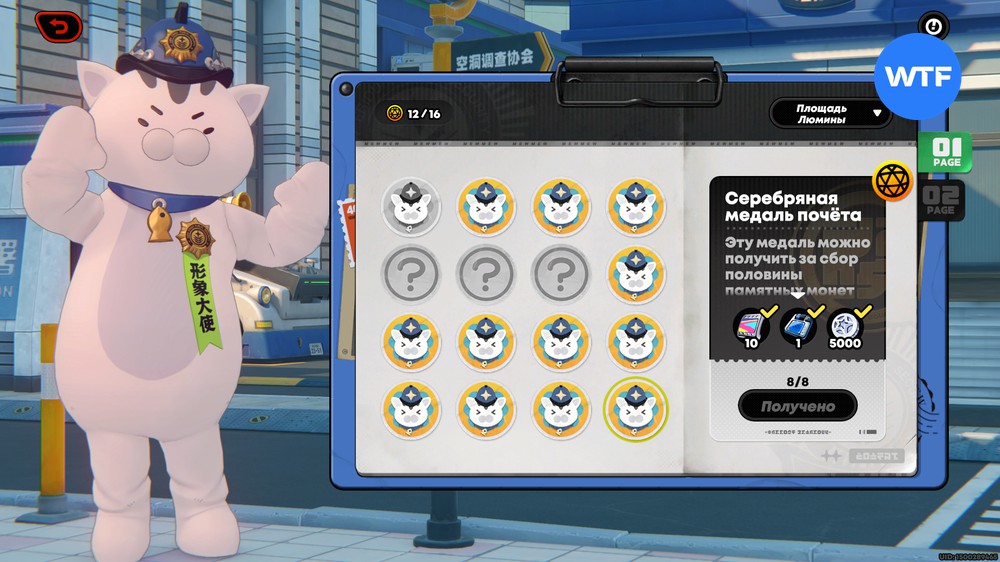Open the yellow medal icon above reward panel

892,181
